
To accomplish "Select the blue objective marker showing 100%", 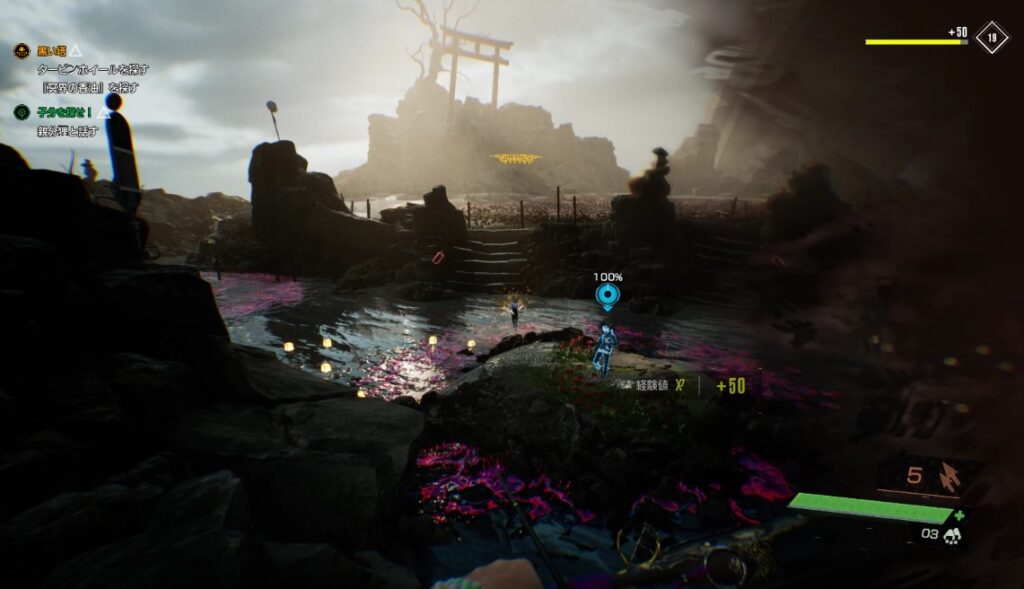I will click(x=607, y=296).
